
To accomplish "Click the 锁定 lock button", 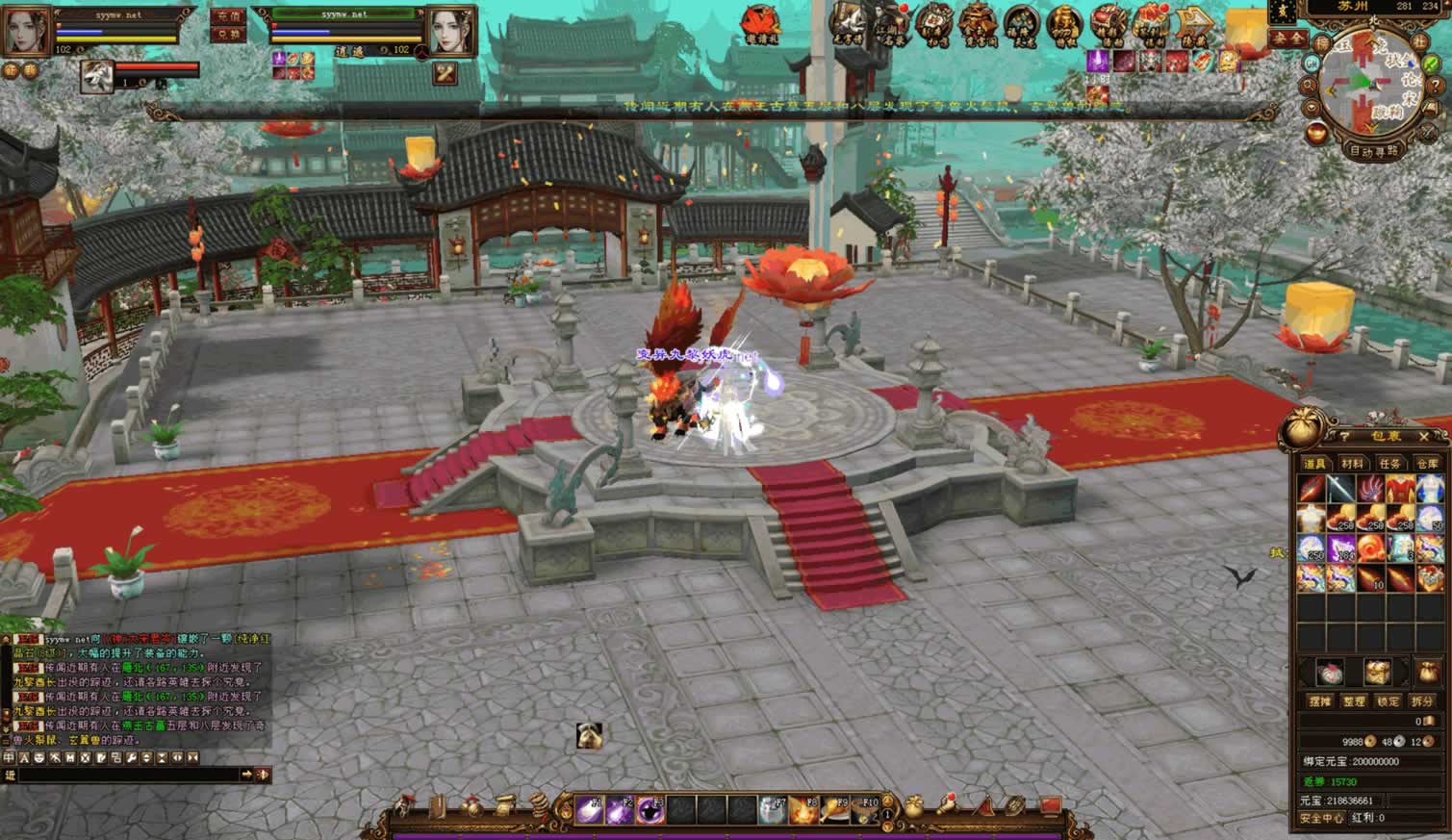I will [1388, 701].
